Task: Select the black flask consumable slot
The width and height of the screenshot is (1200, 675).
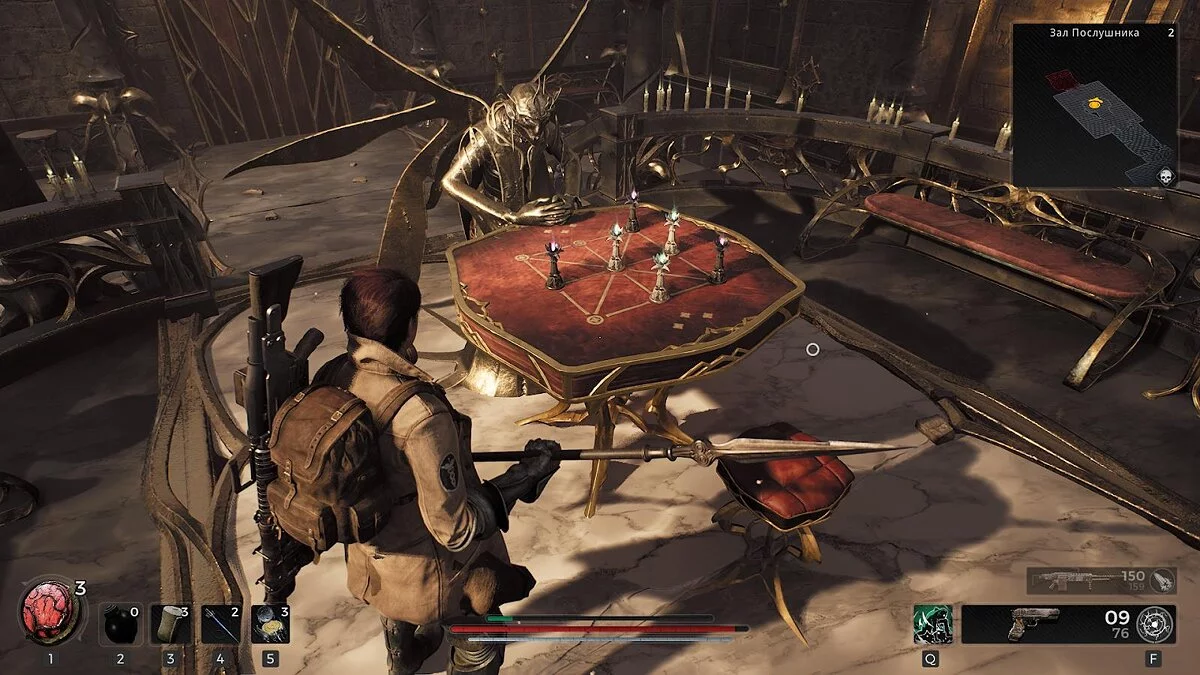Action: pos(119,623)
